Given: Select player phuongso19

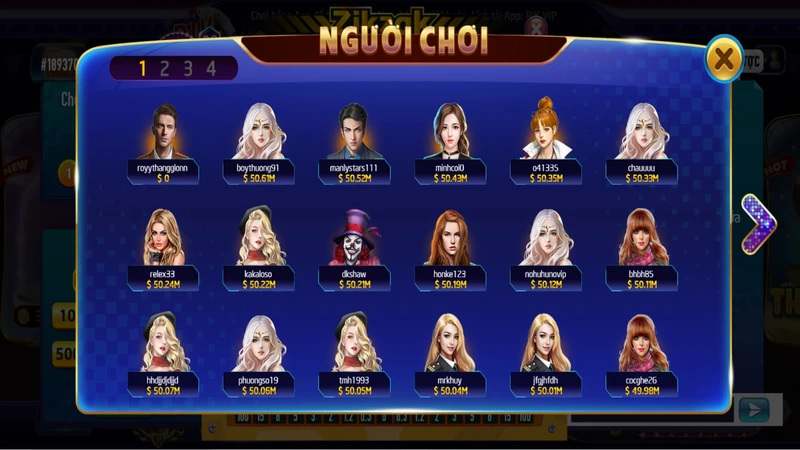Looking at the screenshot, I should click(260, 344).
